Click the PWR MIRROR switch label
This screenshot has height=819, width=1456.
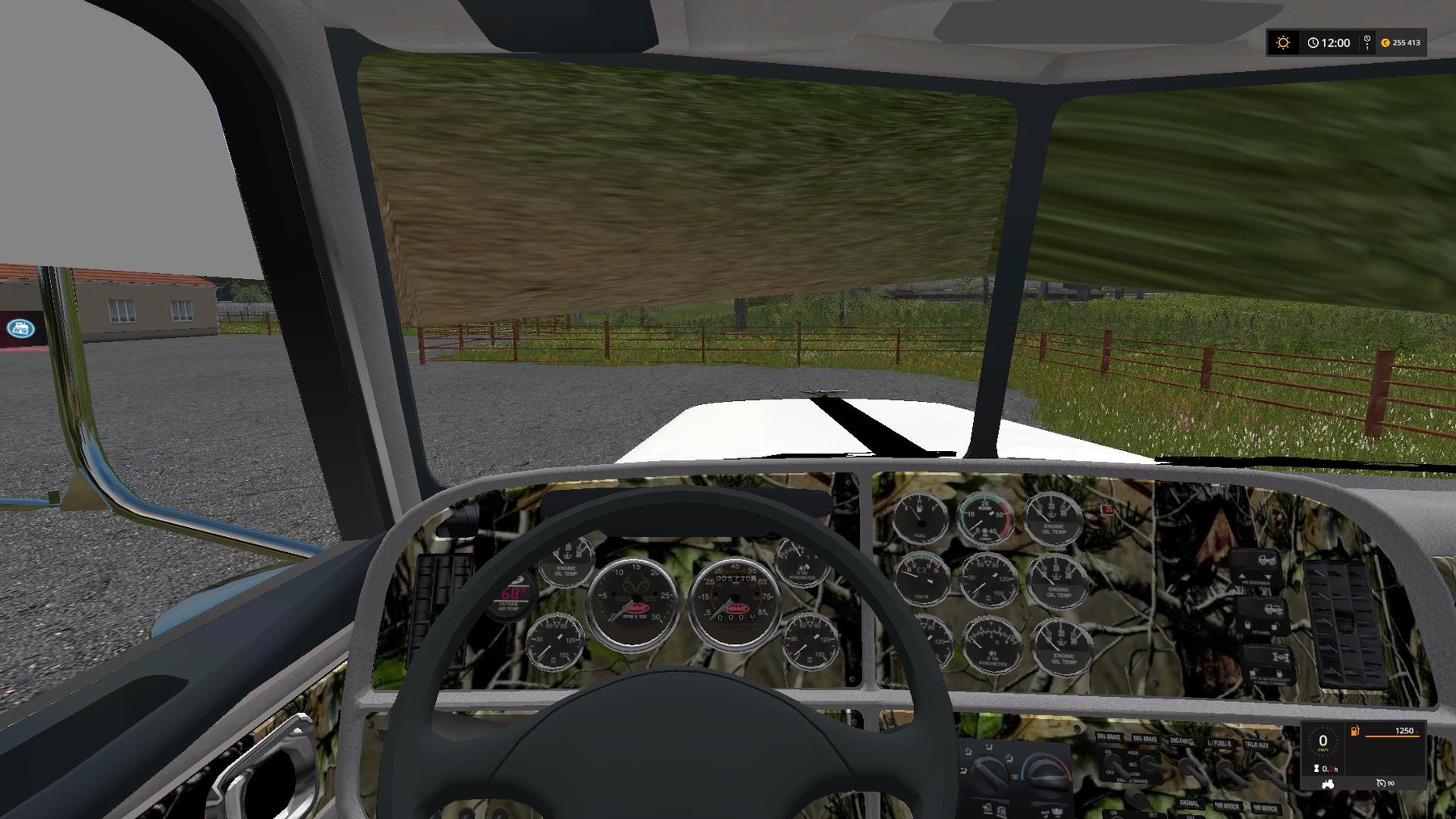[1227, 805]
